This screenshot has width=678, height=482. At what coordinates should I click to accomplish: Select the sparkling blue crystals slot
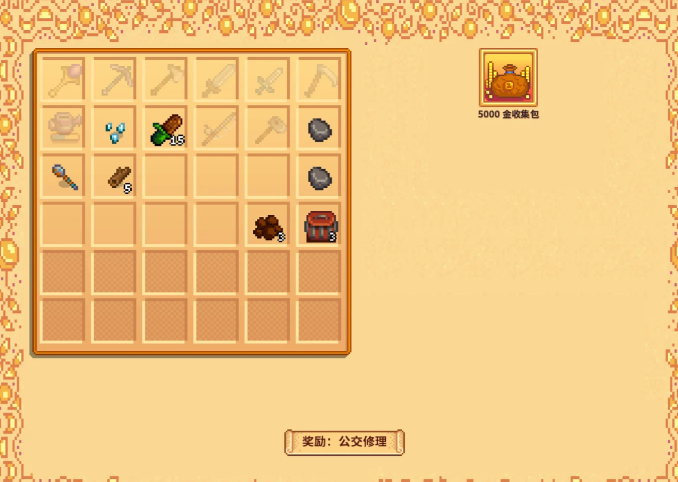click(x=118, y=129)
